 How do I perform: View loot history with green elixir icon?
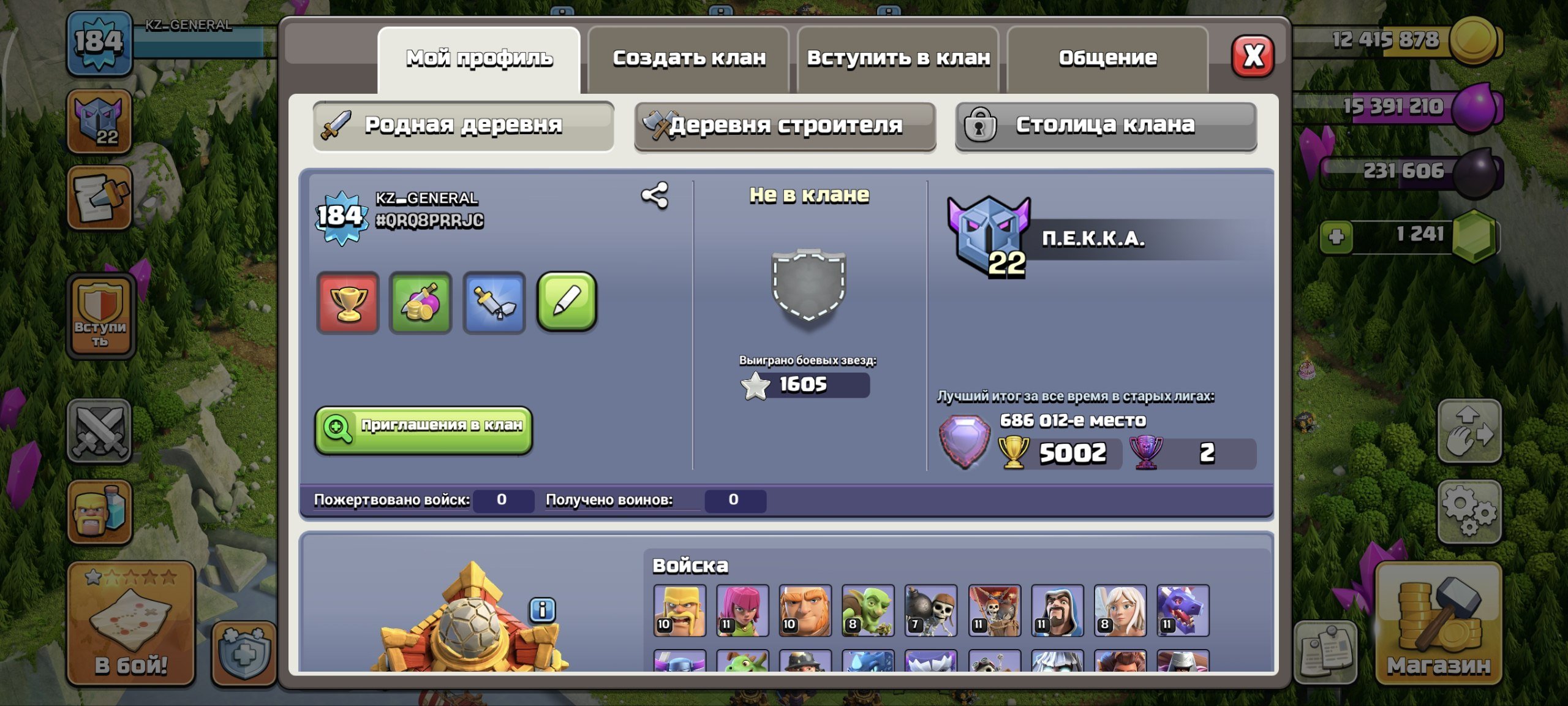(421, 303)
